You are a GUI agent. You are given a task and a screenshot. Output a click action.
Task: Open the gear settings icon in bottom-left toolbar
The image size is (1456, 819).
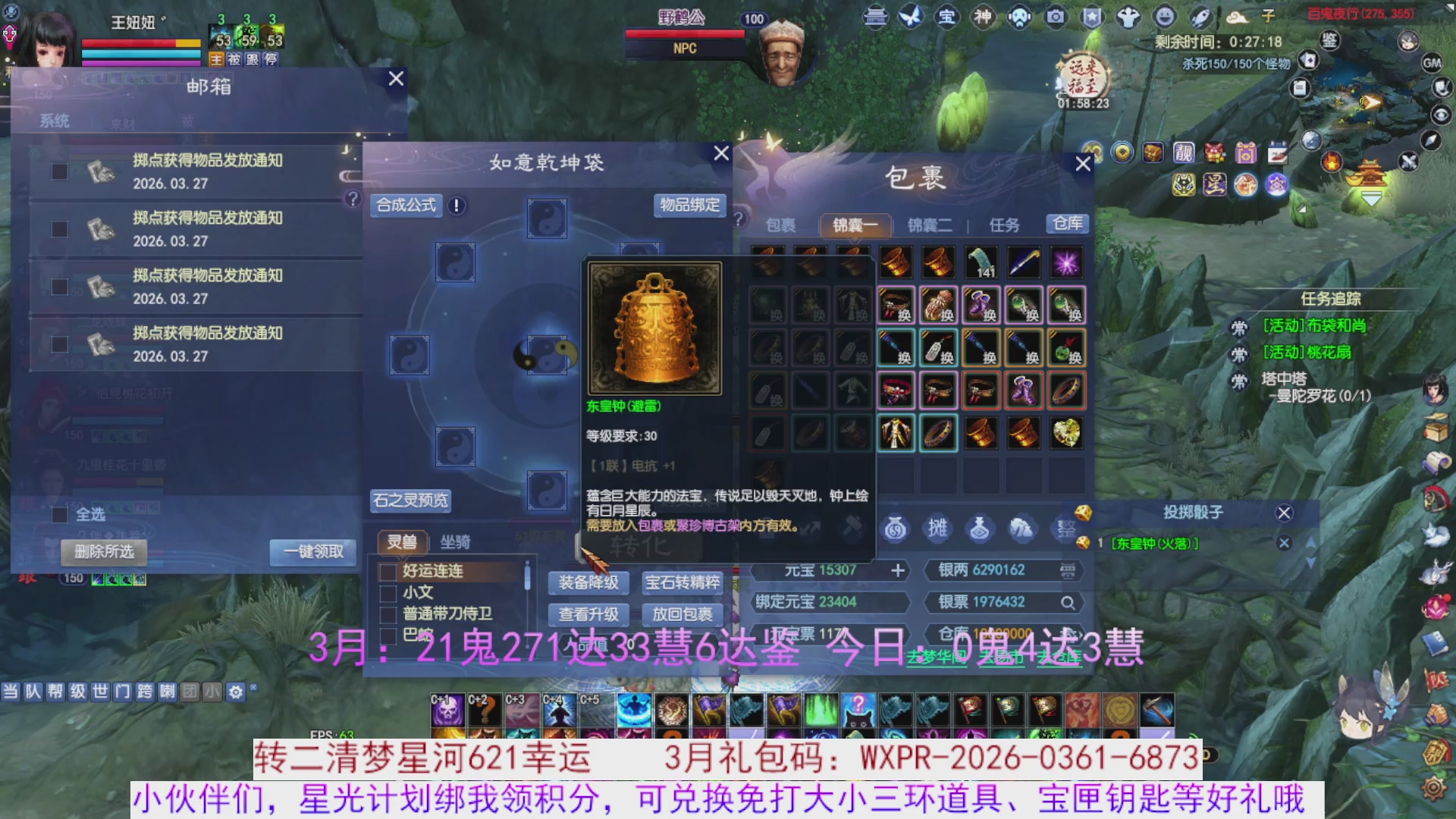point(237,692)
